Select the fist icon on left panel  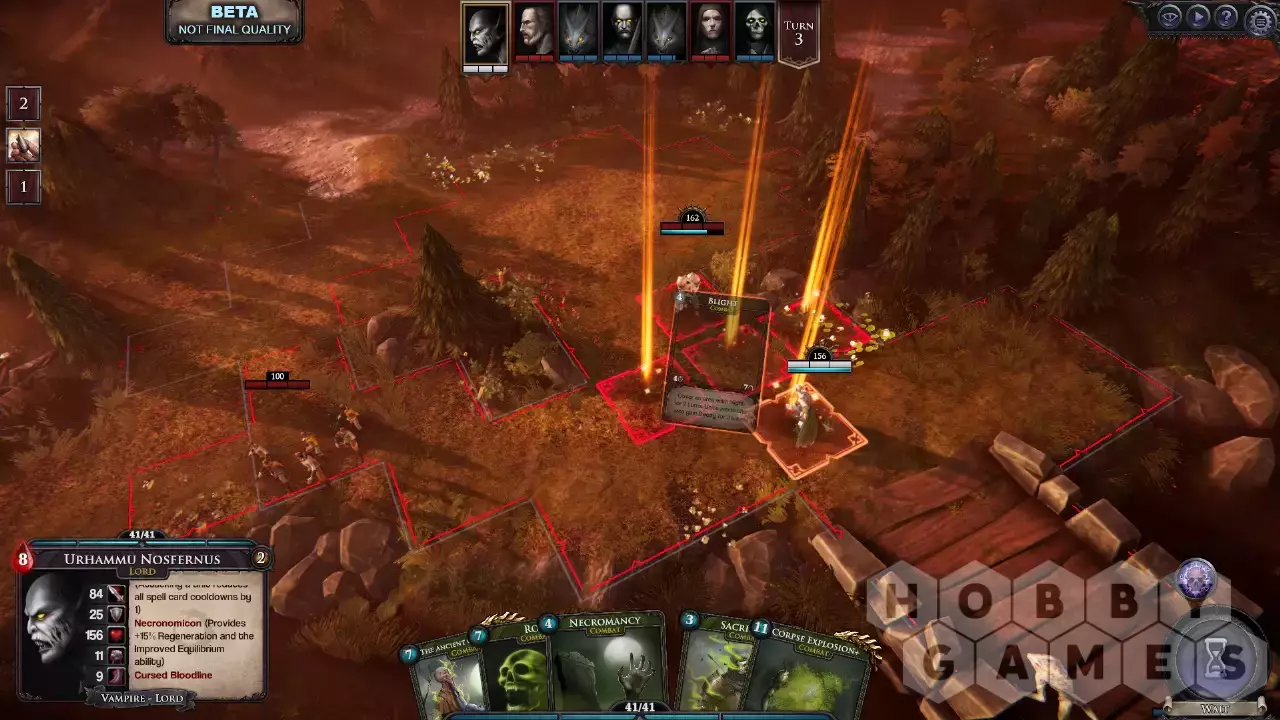(23, 145)
